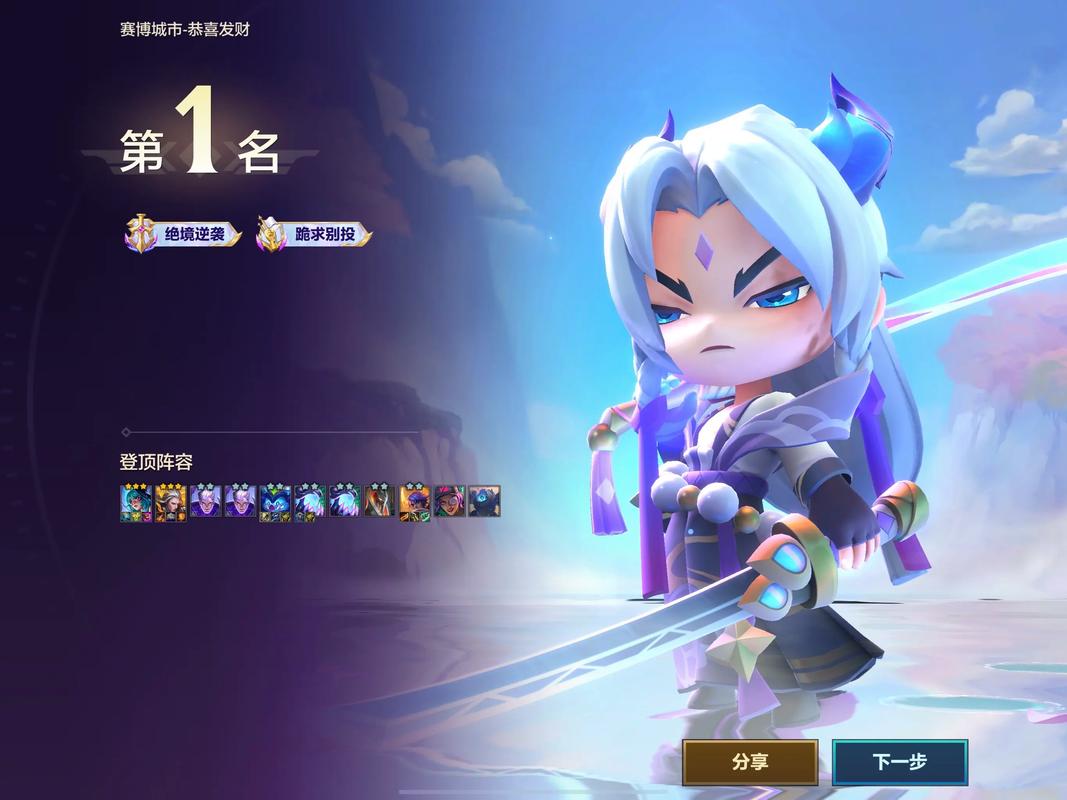
Task: Tap the 跪求别投 achievement badge
Action: click(x=314, y=236)
